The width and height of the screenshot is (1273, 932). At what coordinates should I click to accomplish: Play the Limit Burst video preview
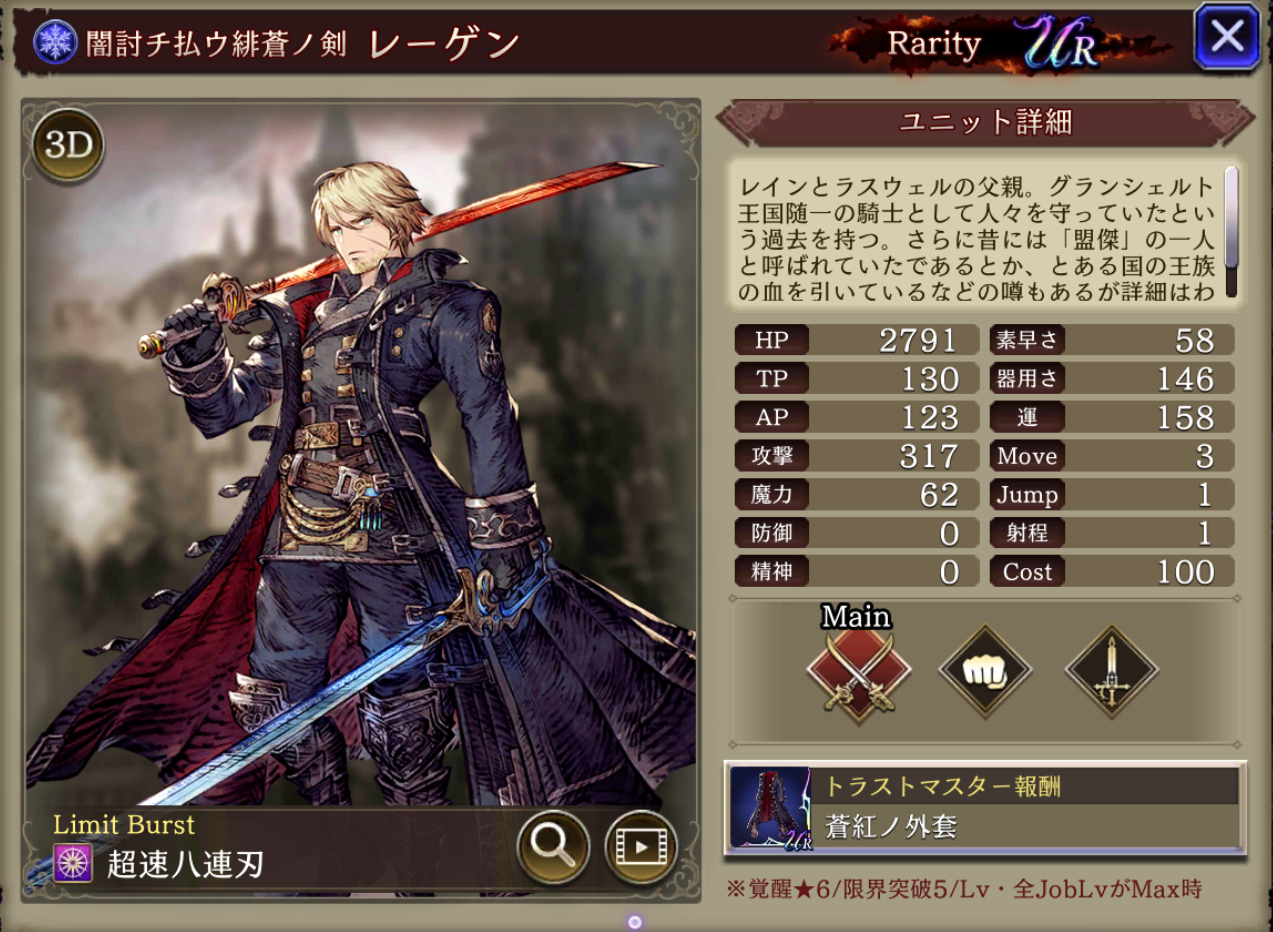coord(641,847)
